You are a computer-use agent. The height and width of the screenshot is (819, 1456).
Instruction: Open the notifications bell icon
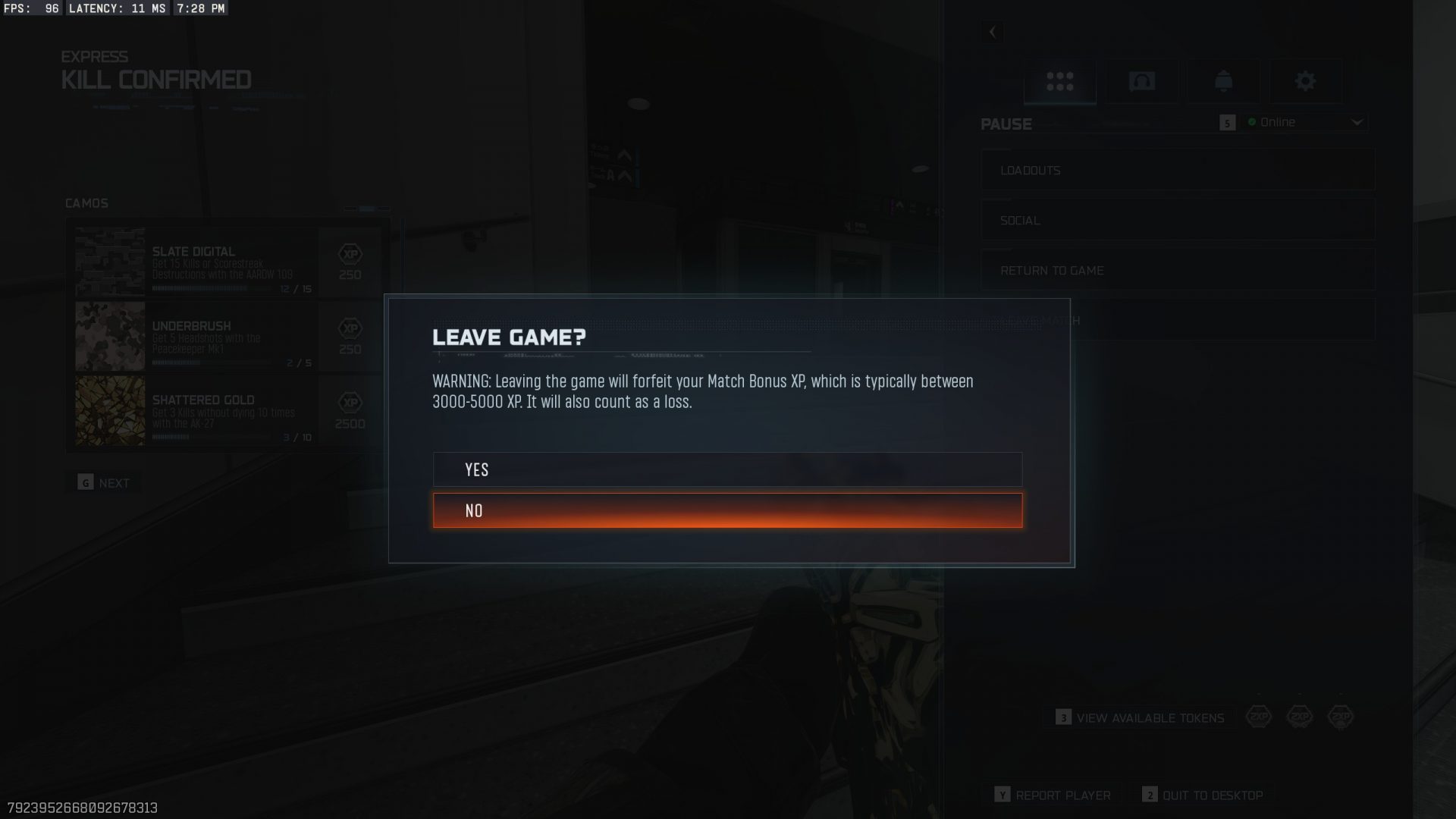click(1225, 80)
